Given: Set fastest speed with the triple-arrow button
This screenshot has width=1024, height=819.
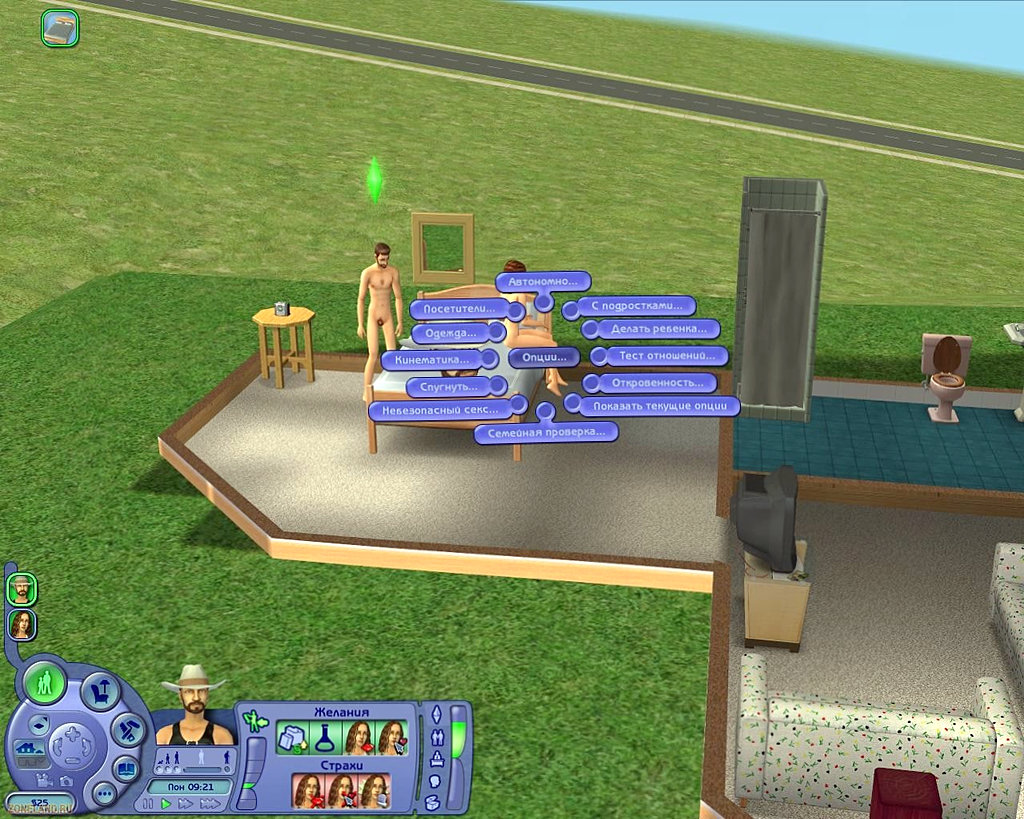Looking at the screenshot, I should pos(209,803).
